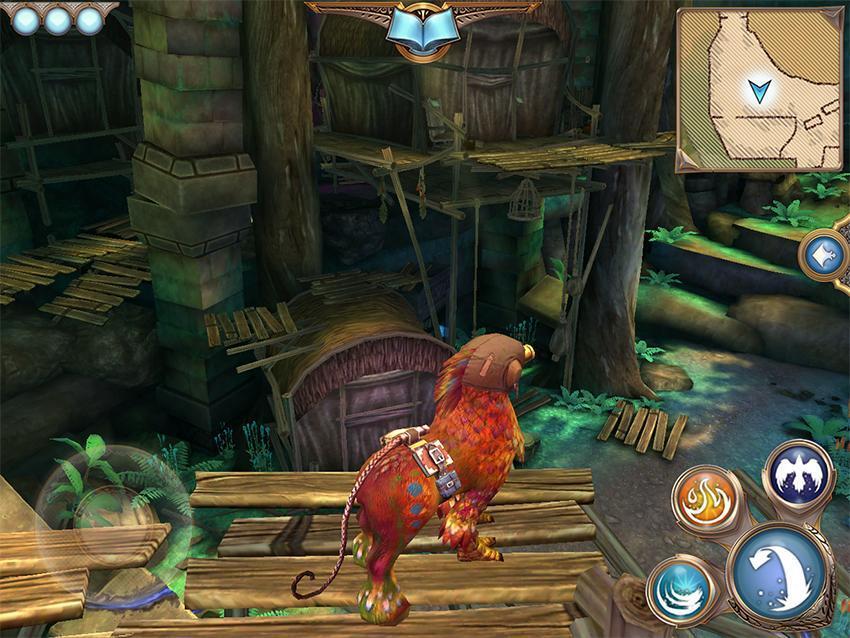Click the round white arrow side button

(x=828, y=256)
